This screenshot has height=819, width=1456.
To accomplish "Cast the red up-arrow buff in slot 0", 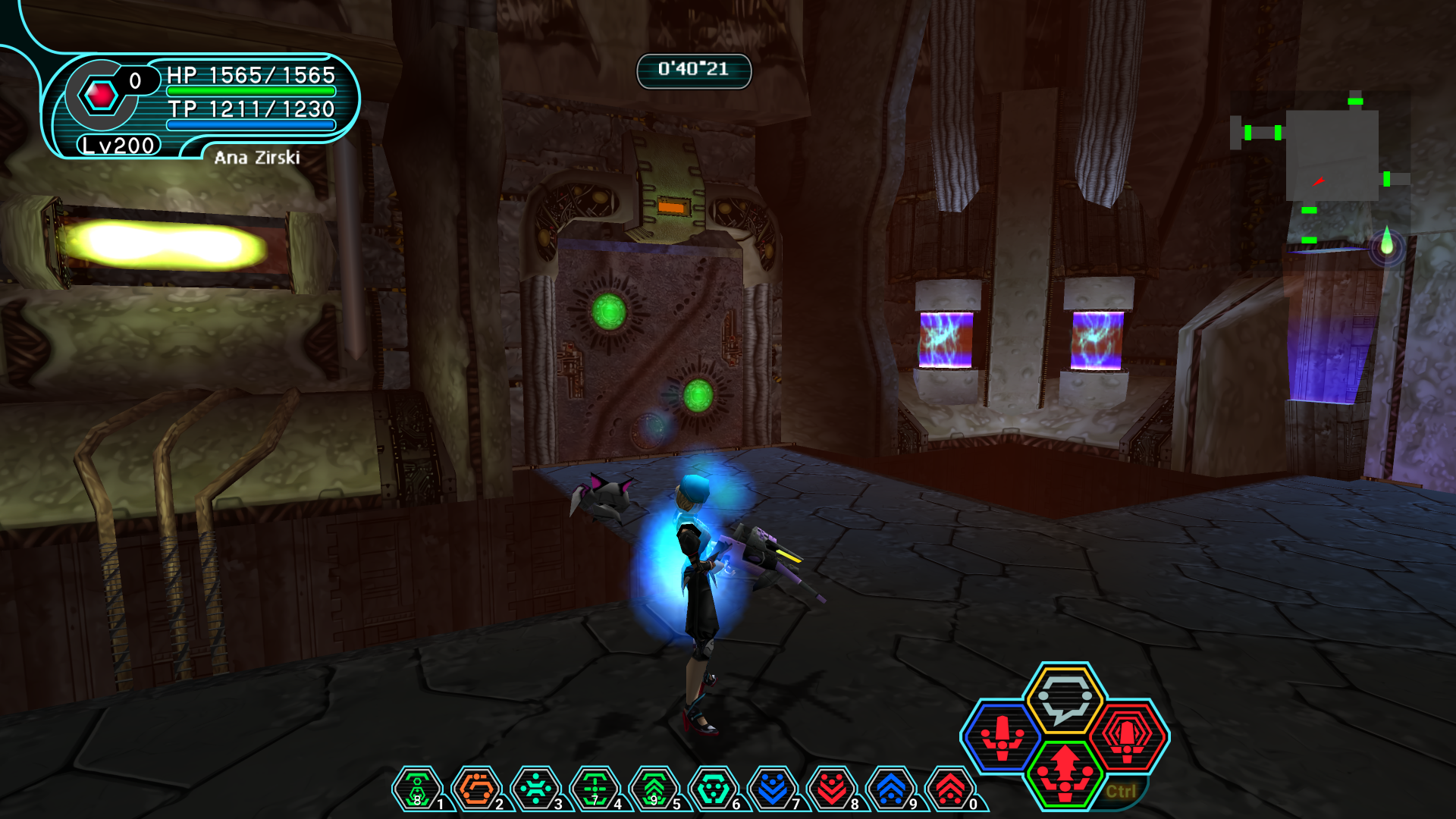I will click(950, 789).
